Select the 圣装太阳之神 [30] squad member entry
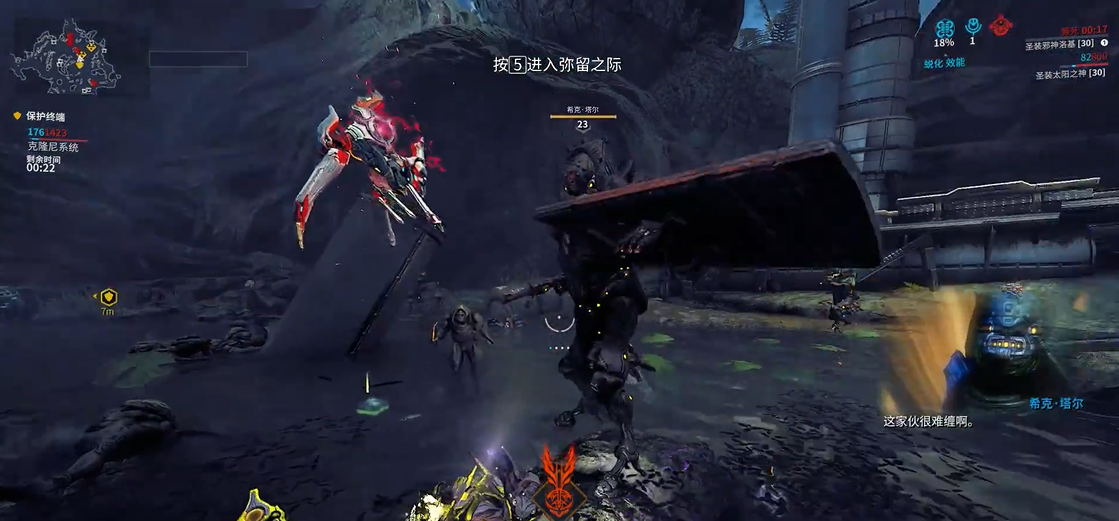Image resolution: width=1119 pixels, height=521 pixels. click(1070, 73)
